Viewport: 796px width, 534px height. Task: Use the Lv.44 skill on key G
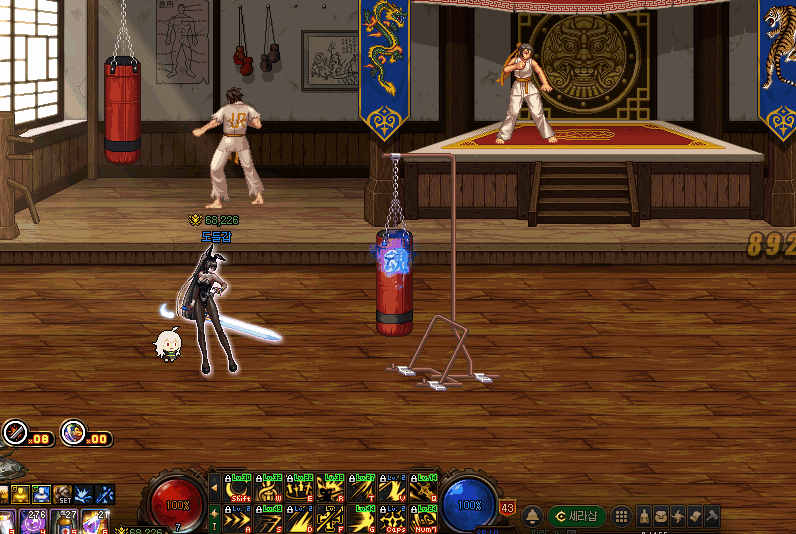pyautogui.click(x=362, y=519)
